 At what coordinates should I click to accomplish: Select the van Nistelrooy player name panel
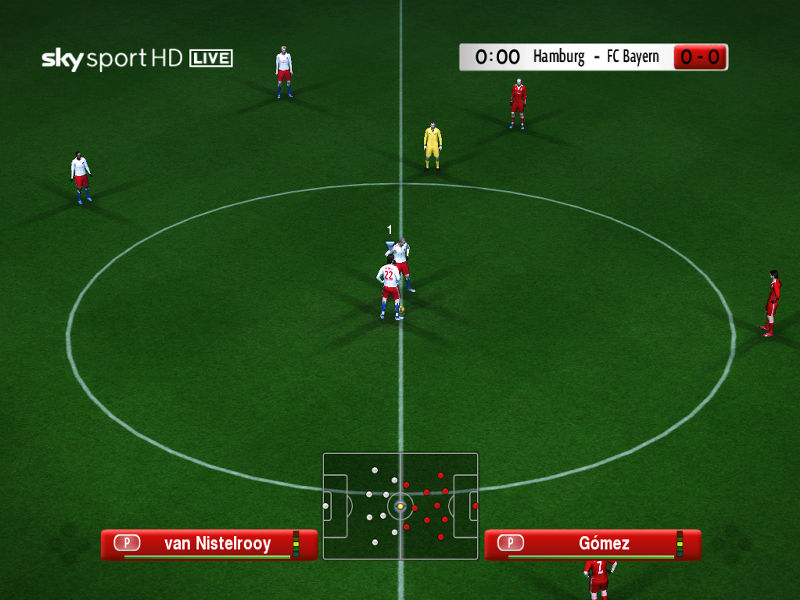pos(209,544)
